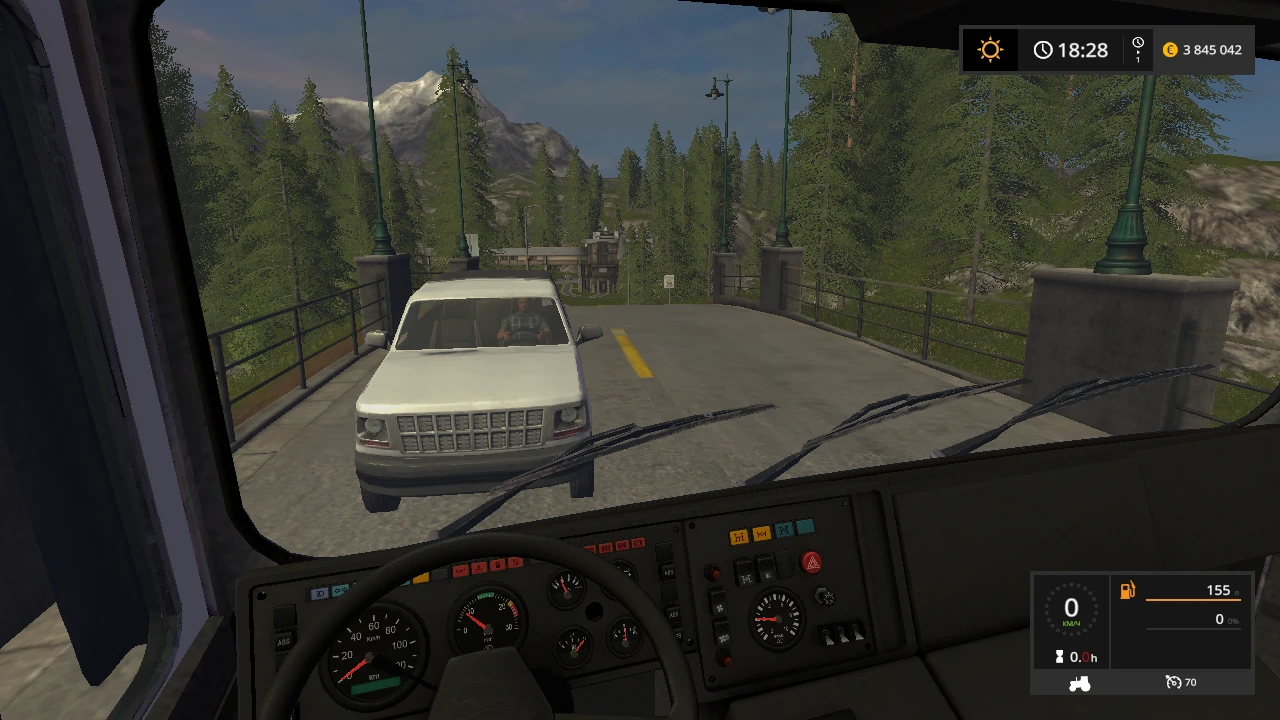Click the speed readout showing 0 km/h
Image resolution: width=1280 pixels, height=720 pixels.
coord(1070,610)
